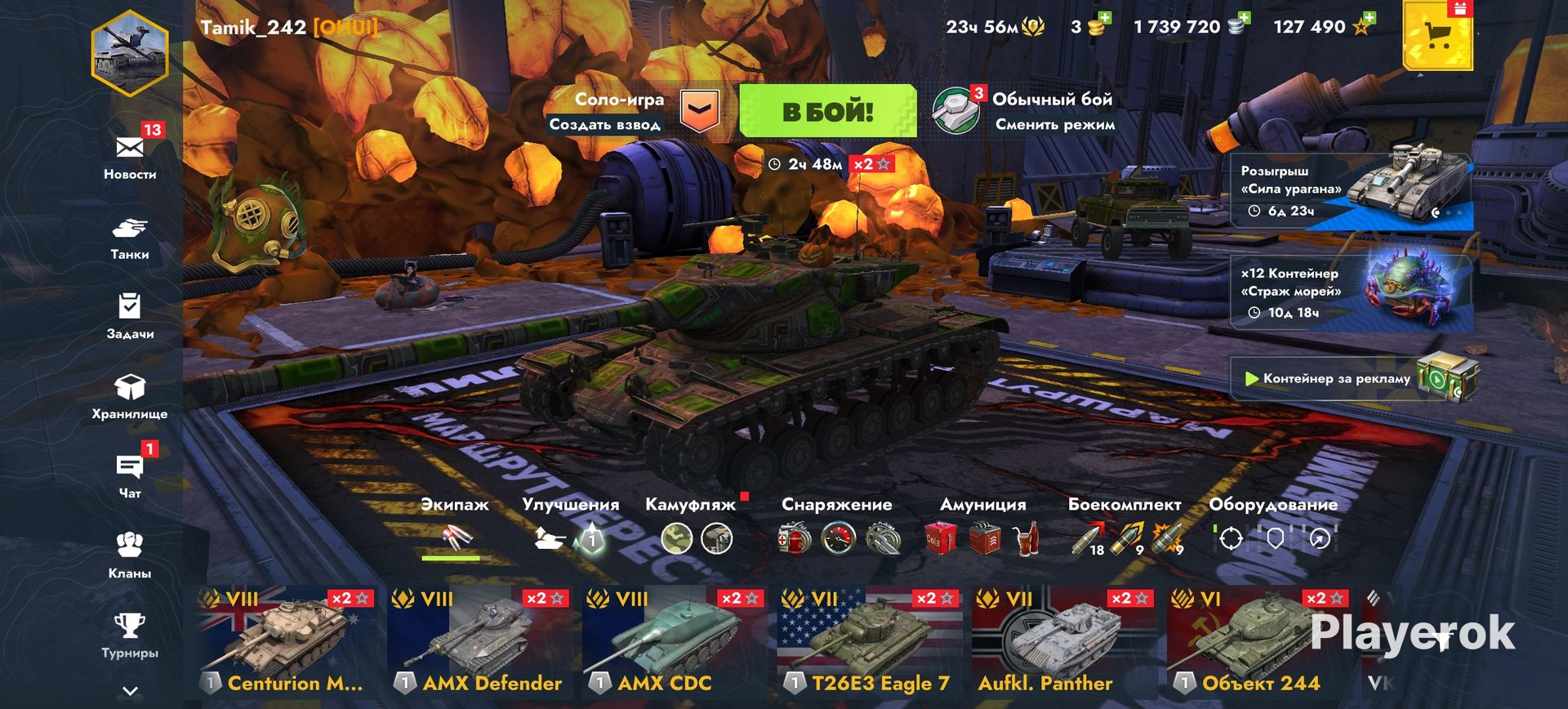Open the Турниры tournaments menu

pyautogui.click(x=130, y=635)
